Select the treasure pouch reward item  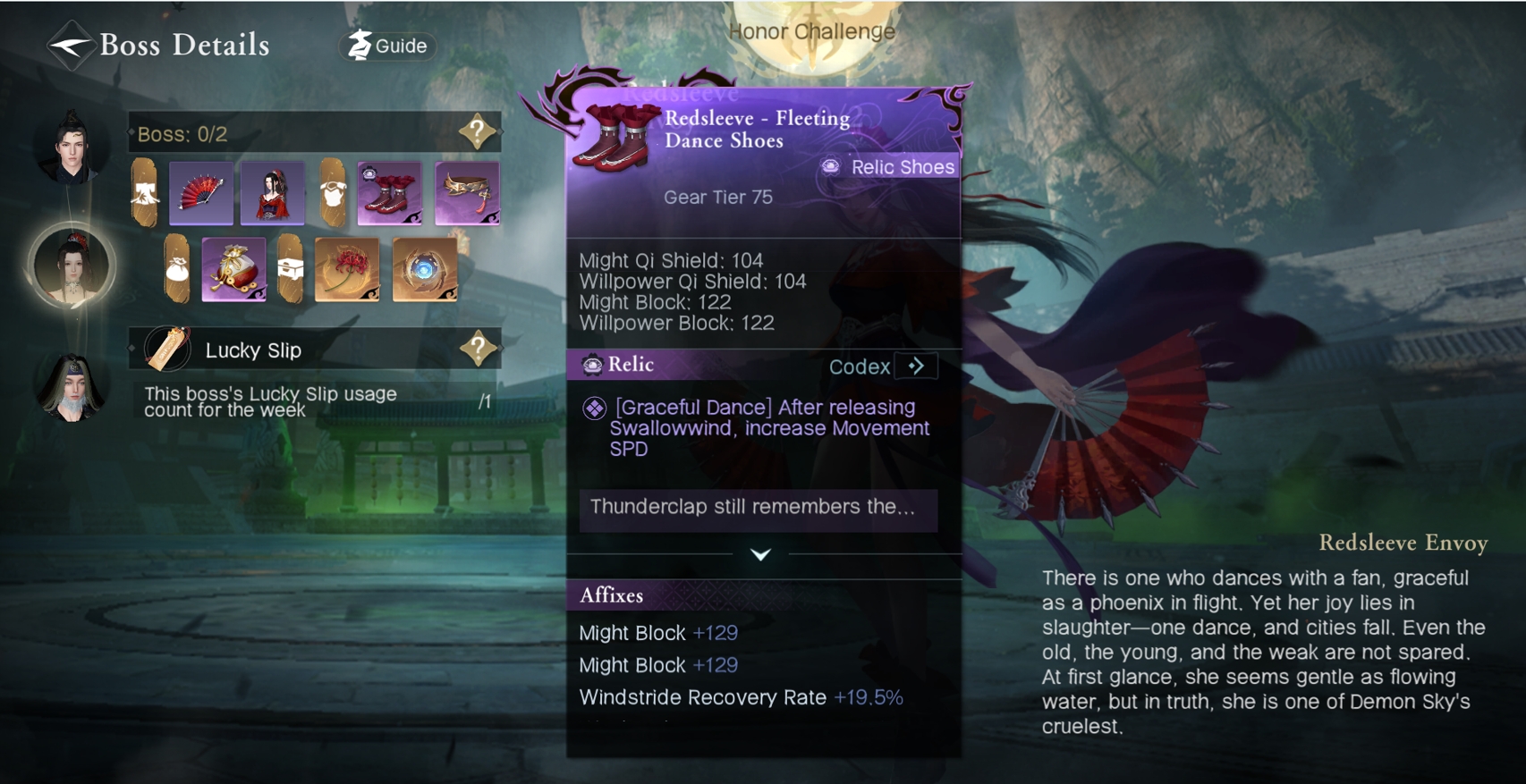pyautogui.click(x=233, y=268)
